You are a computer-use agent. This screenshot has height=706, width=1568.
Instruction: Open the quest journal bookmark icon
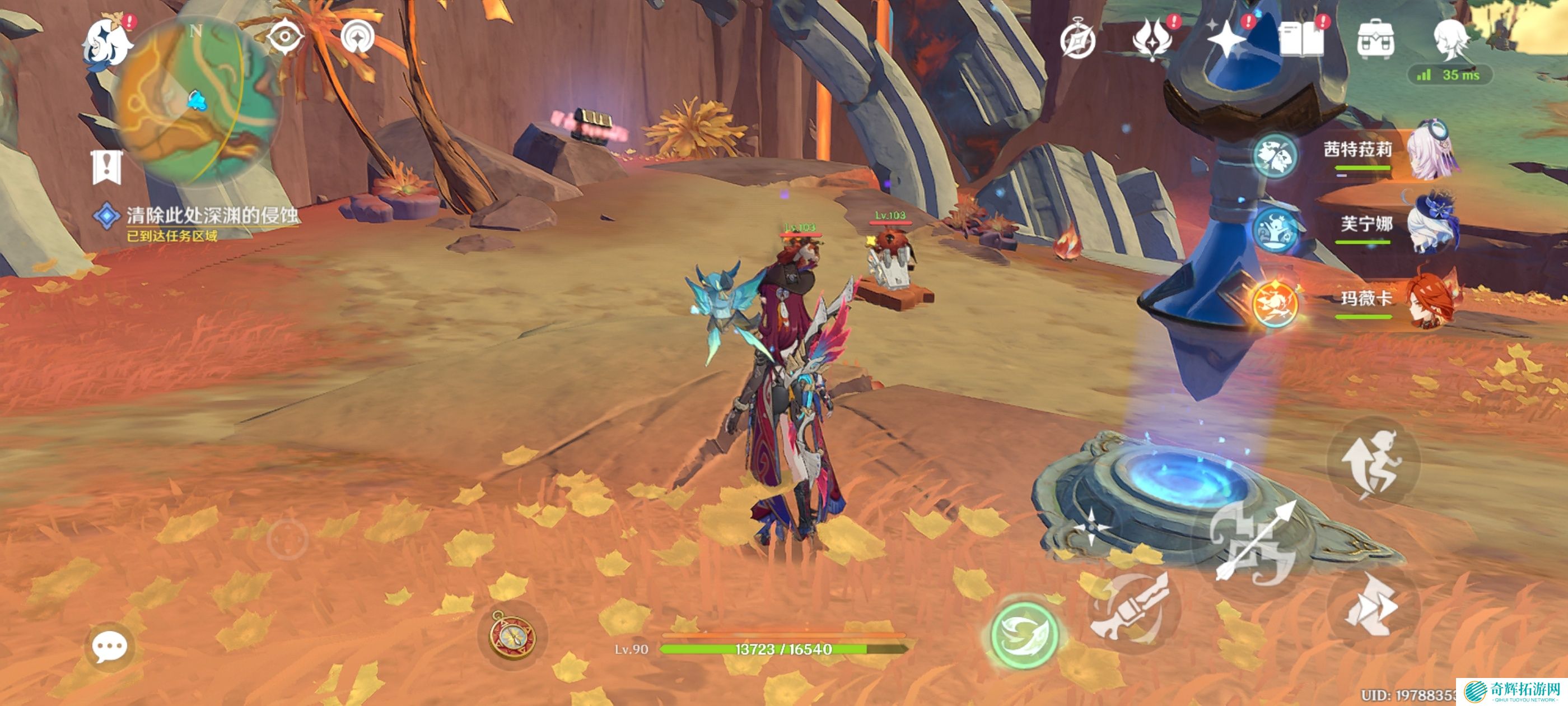[x=107, y=166]
